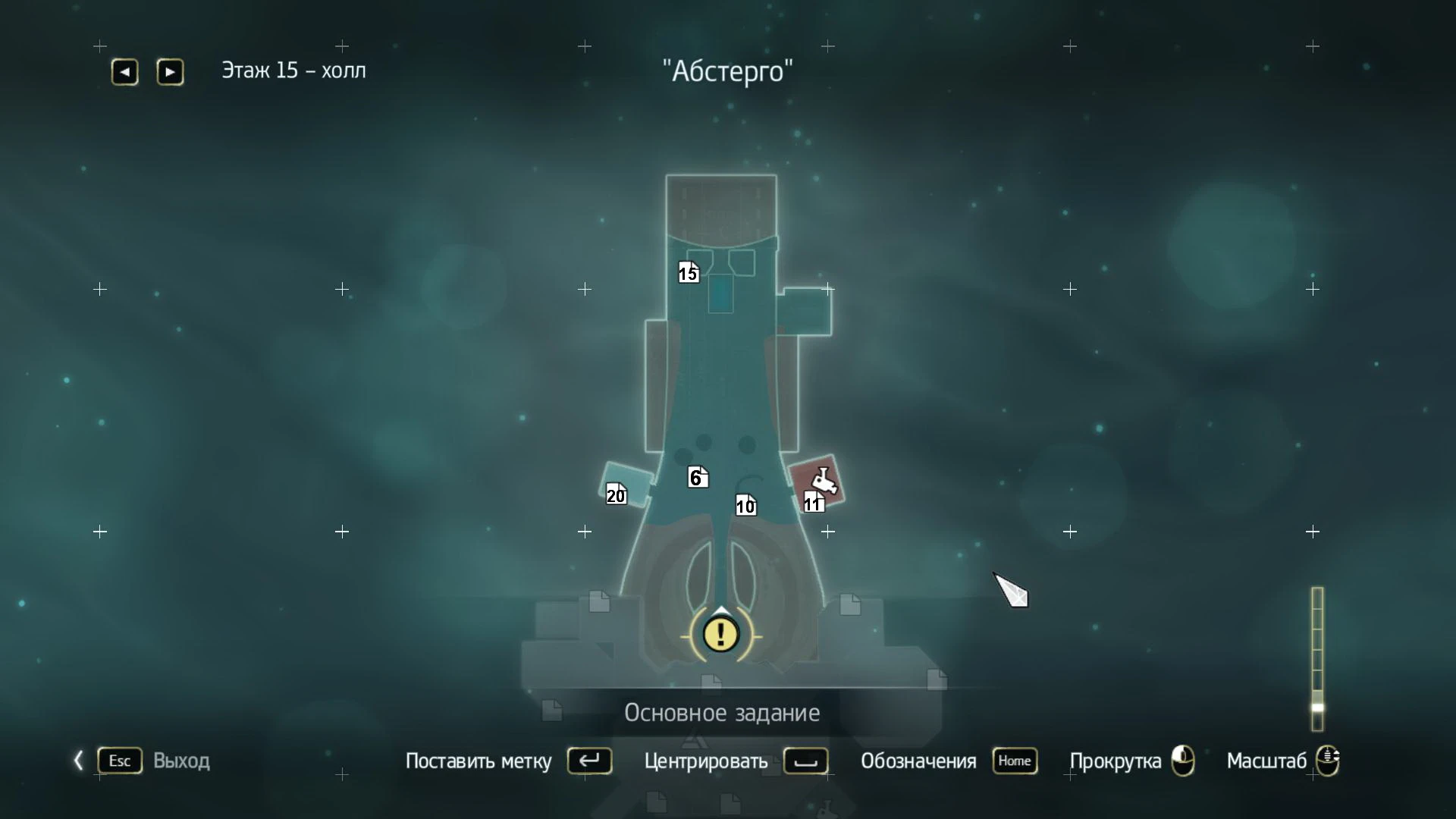Screen dimensions: 1456x819
Task: Click the Home key button for Обозначения
Action: (1015, 761)
